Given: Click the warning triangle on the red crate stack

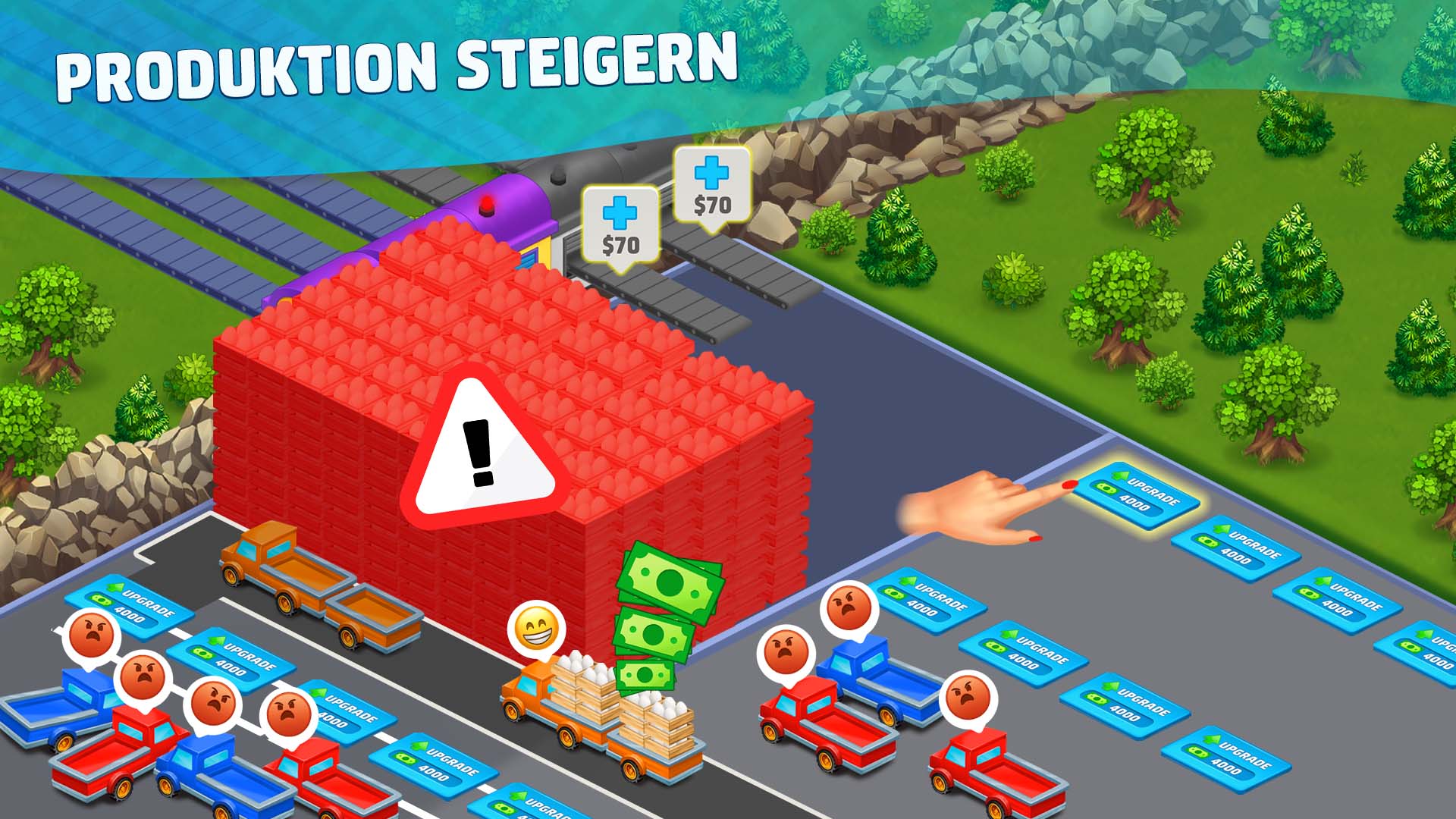Looking at the screenshot, I should click(480, 447).
